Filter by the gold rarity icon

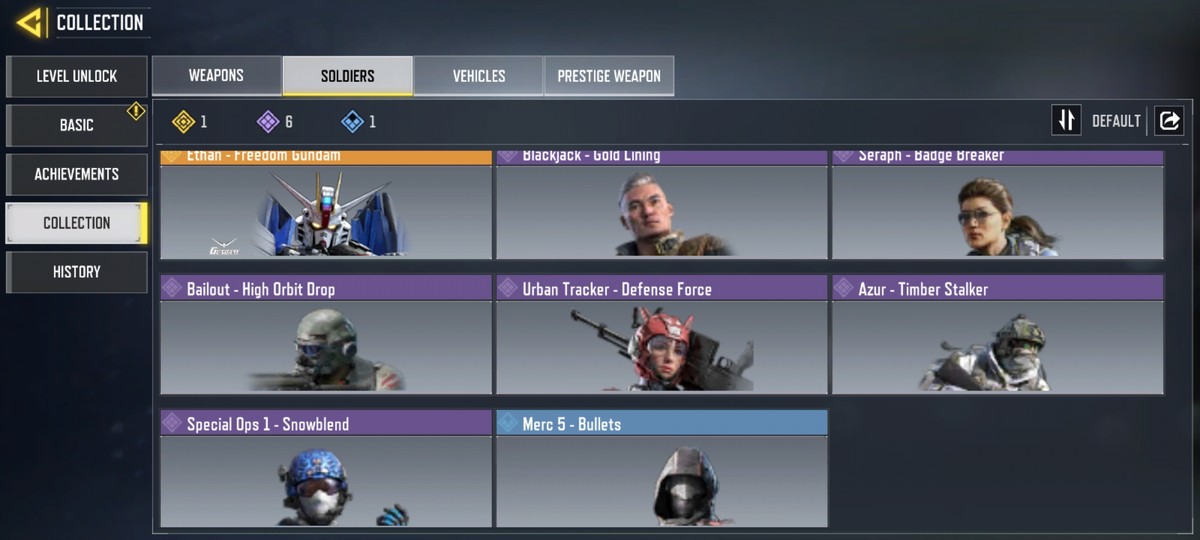[x=184, y=122]
